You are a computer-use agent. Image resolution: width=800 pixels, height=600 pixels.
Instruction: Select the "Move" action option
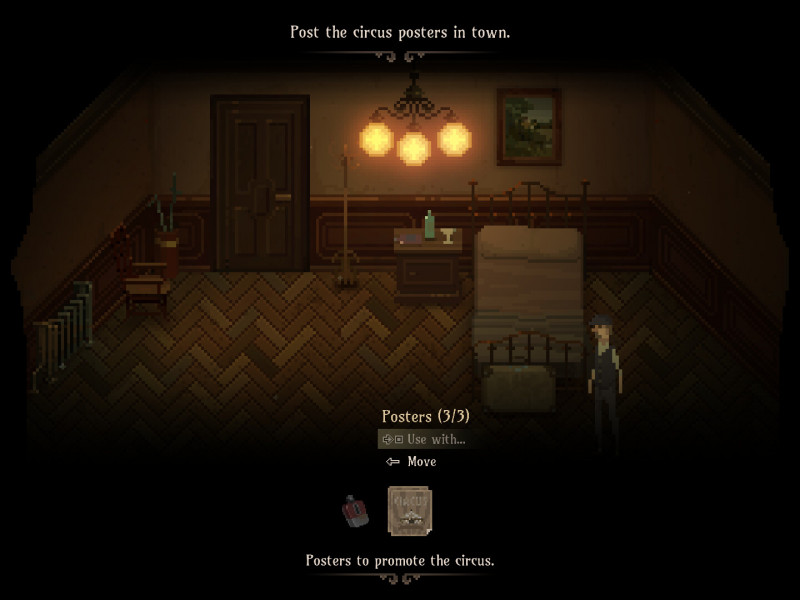(412, 462)
